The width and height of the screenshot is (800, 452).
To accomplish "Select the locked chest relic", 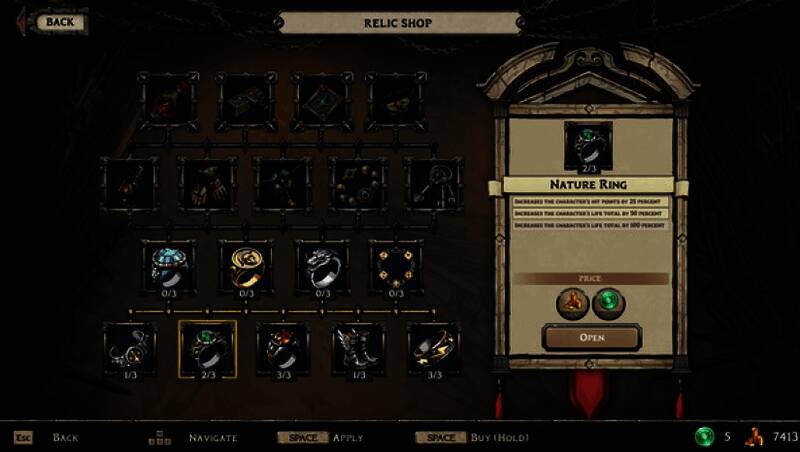I will pos(245,99).
